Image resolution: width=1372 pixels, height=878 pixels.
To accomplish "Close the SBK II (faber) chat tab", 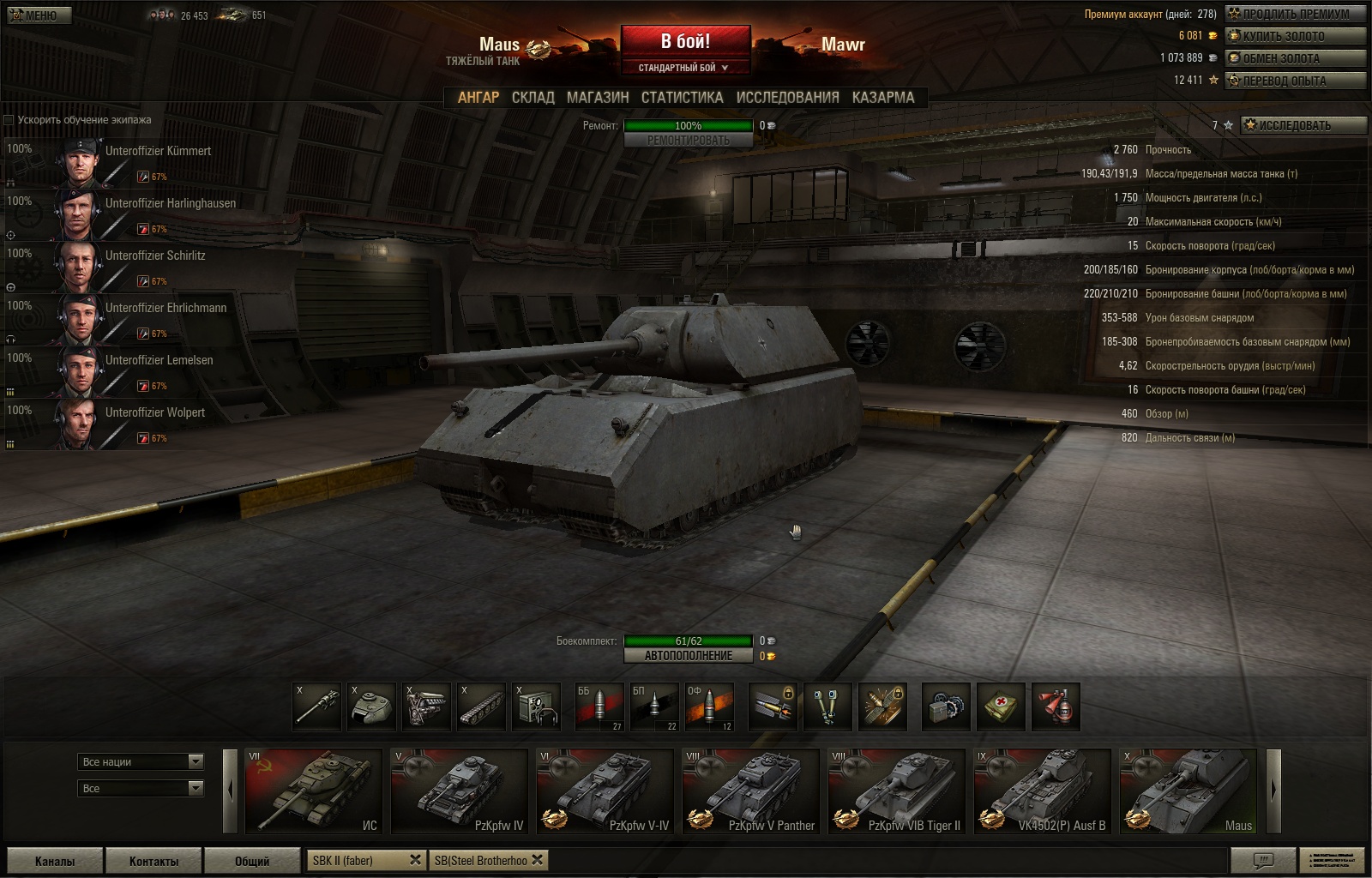I will (x=415, y=860).
